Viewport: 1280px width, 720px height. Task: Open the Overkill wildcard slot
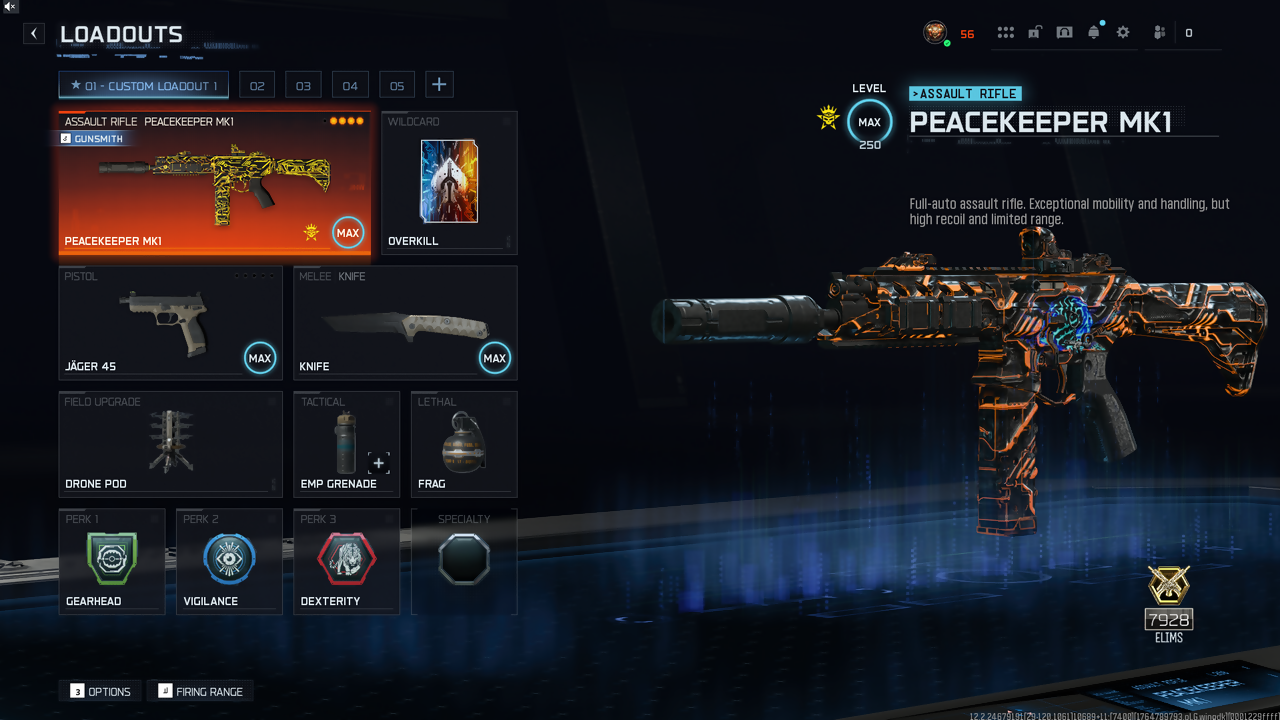(x=449, y=183)
